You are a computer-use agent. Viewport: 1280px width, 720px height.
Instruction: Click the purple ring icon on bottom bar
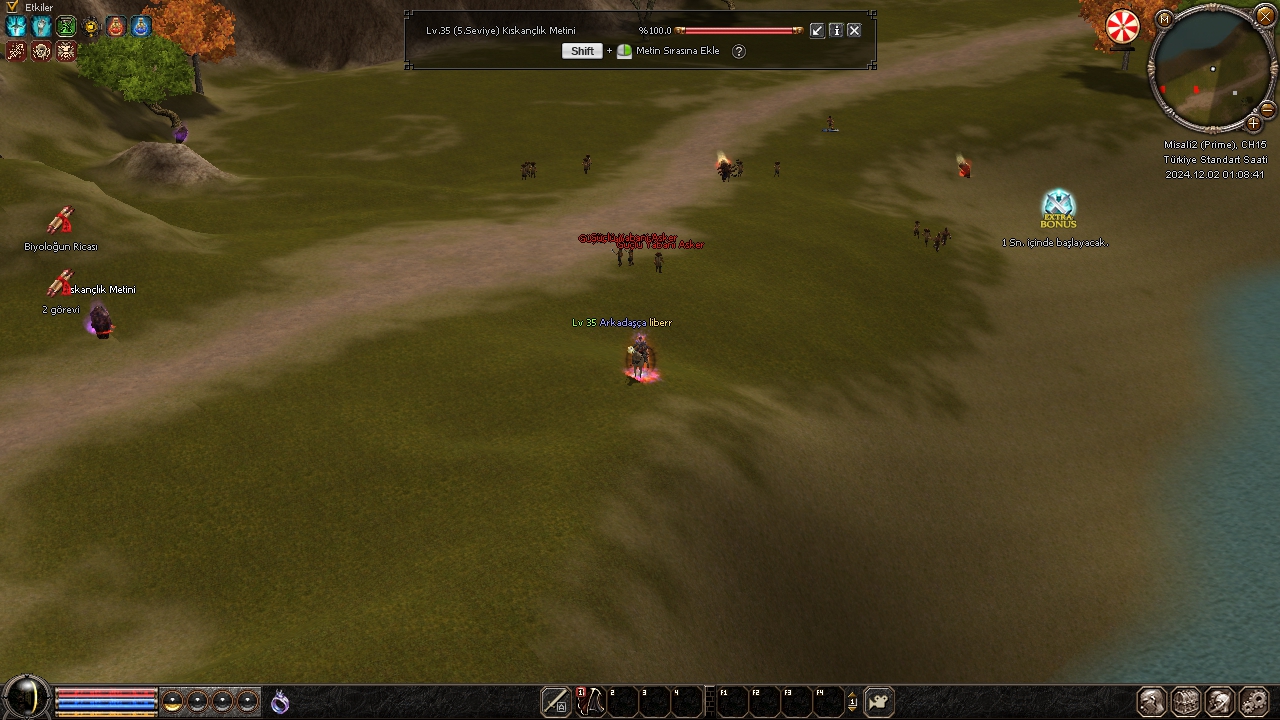(x=280, y=702)
